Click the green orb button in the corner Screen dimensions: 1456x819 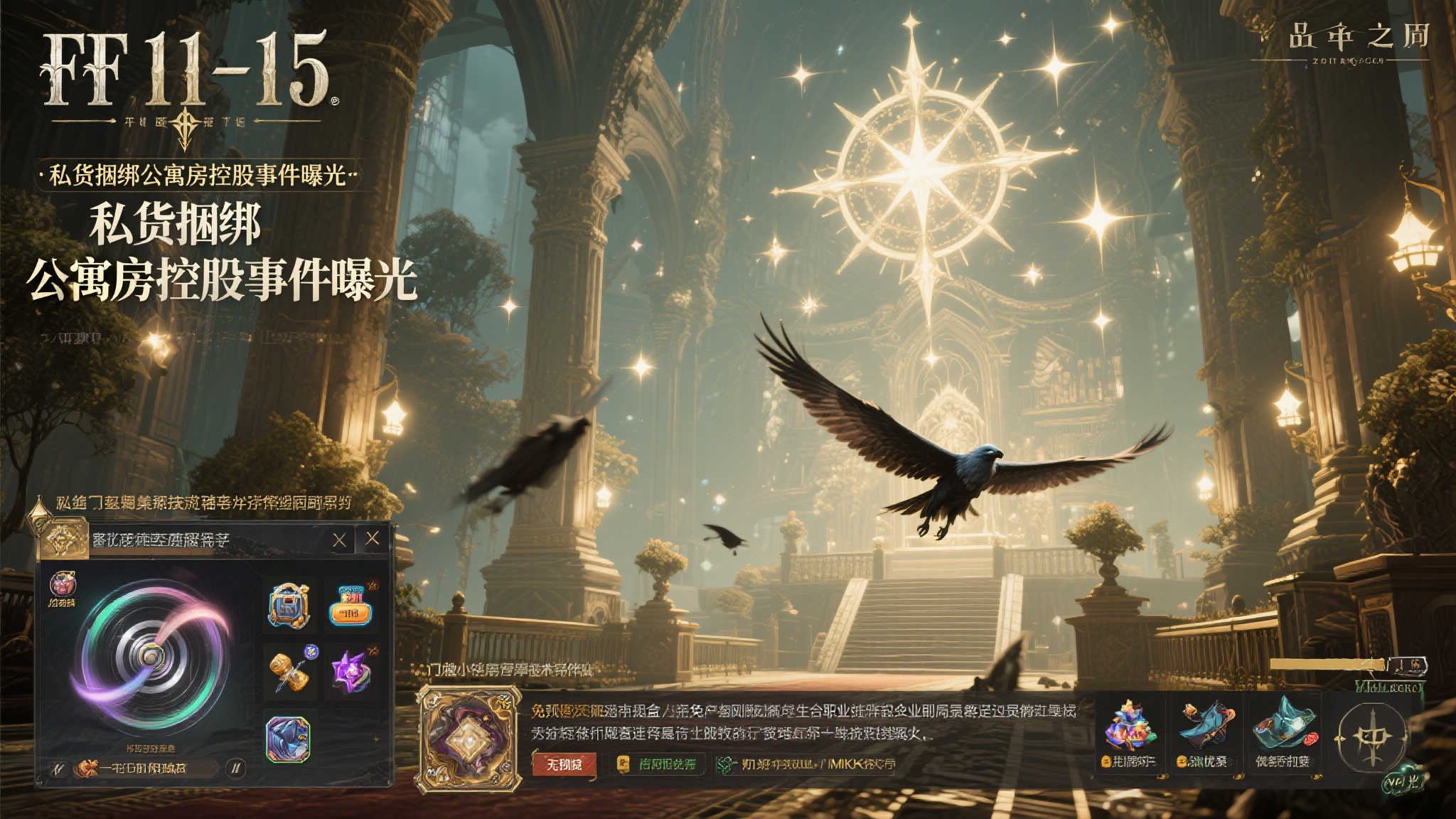[1402, 781]
